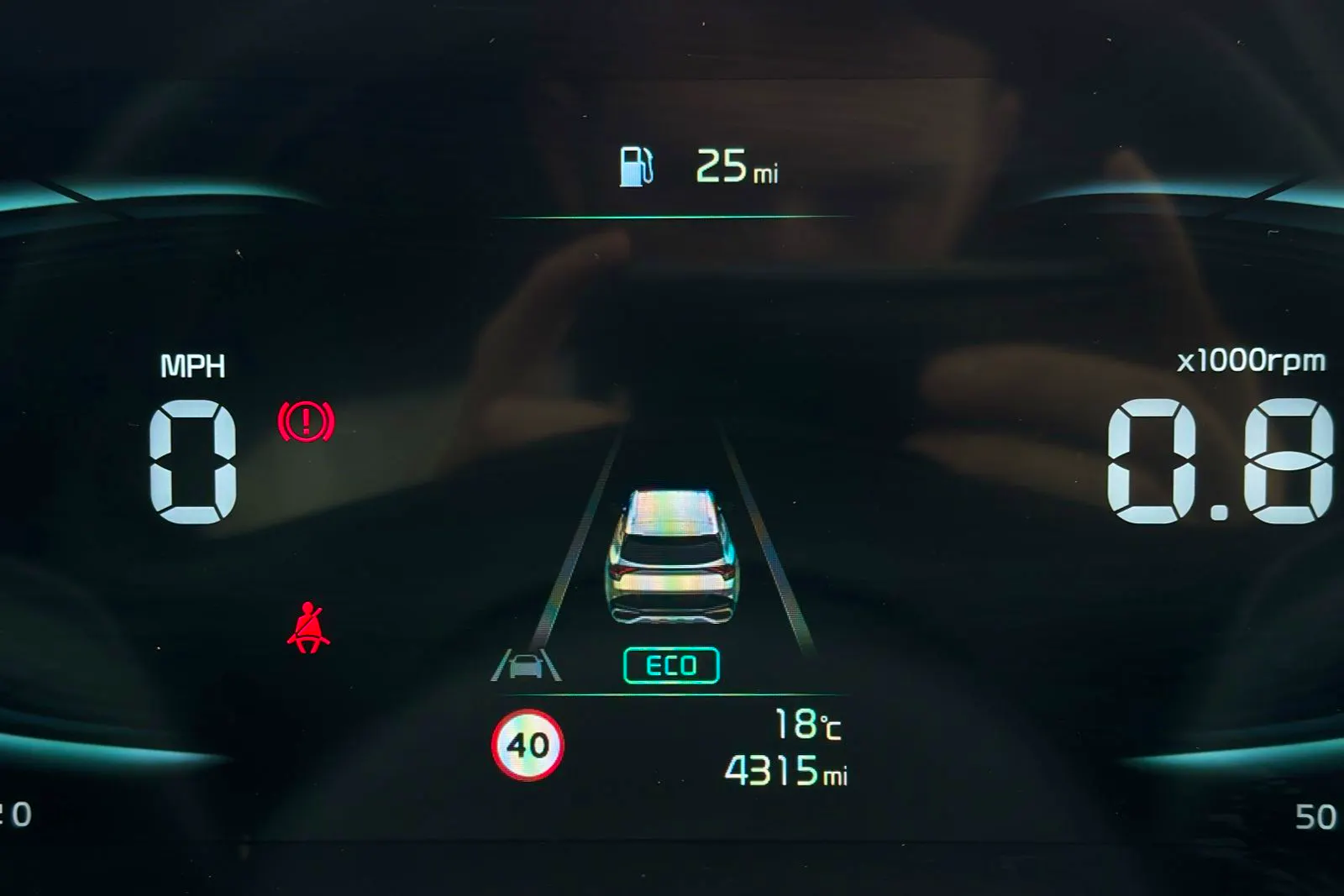
Task: Select the lane keeping assist icon
Action: pyautogui.click(x=527, y=665)
